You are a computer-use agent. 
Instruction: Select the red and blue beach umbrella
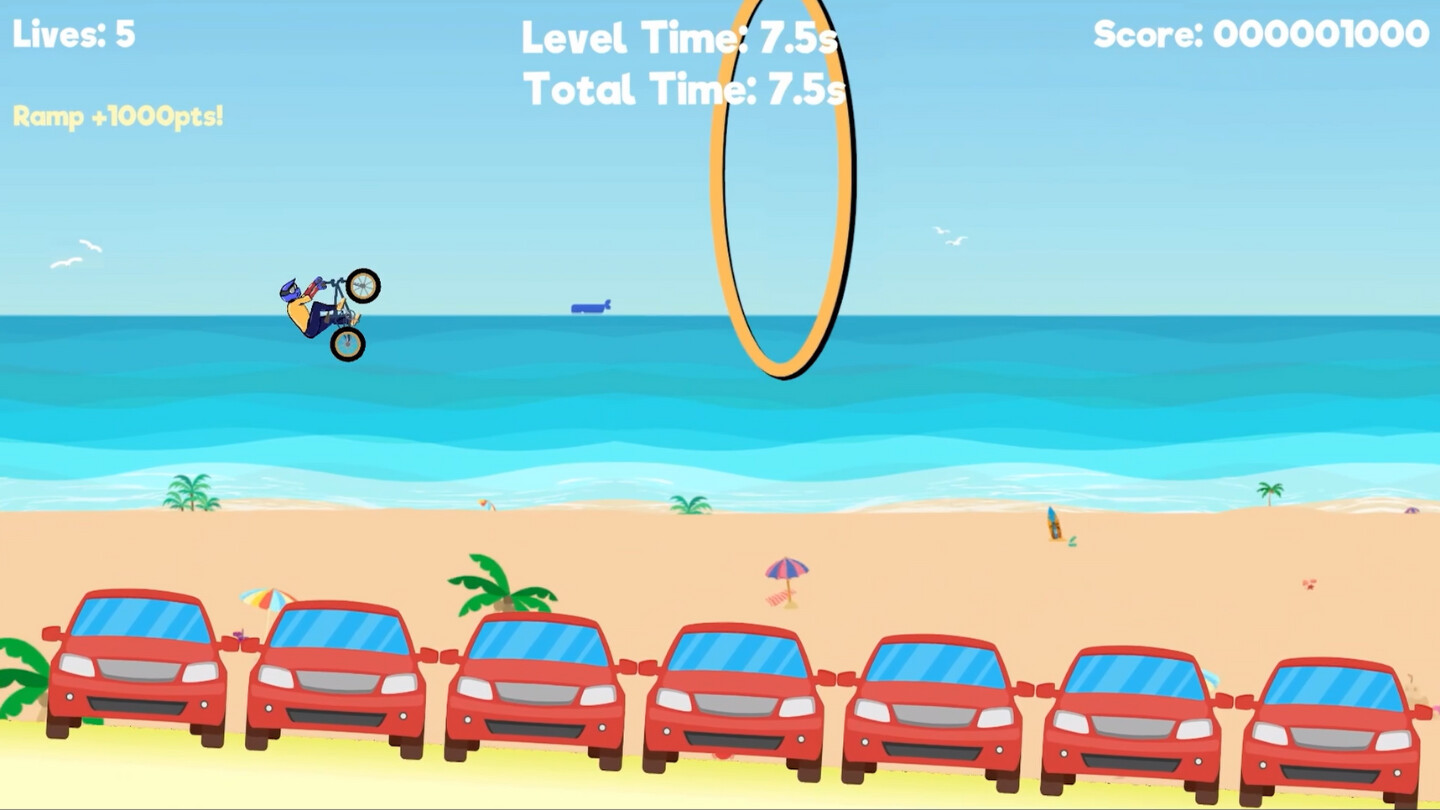(787, 570)
